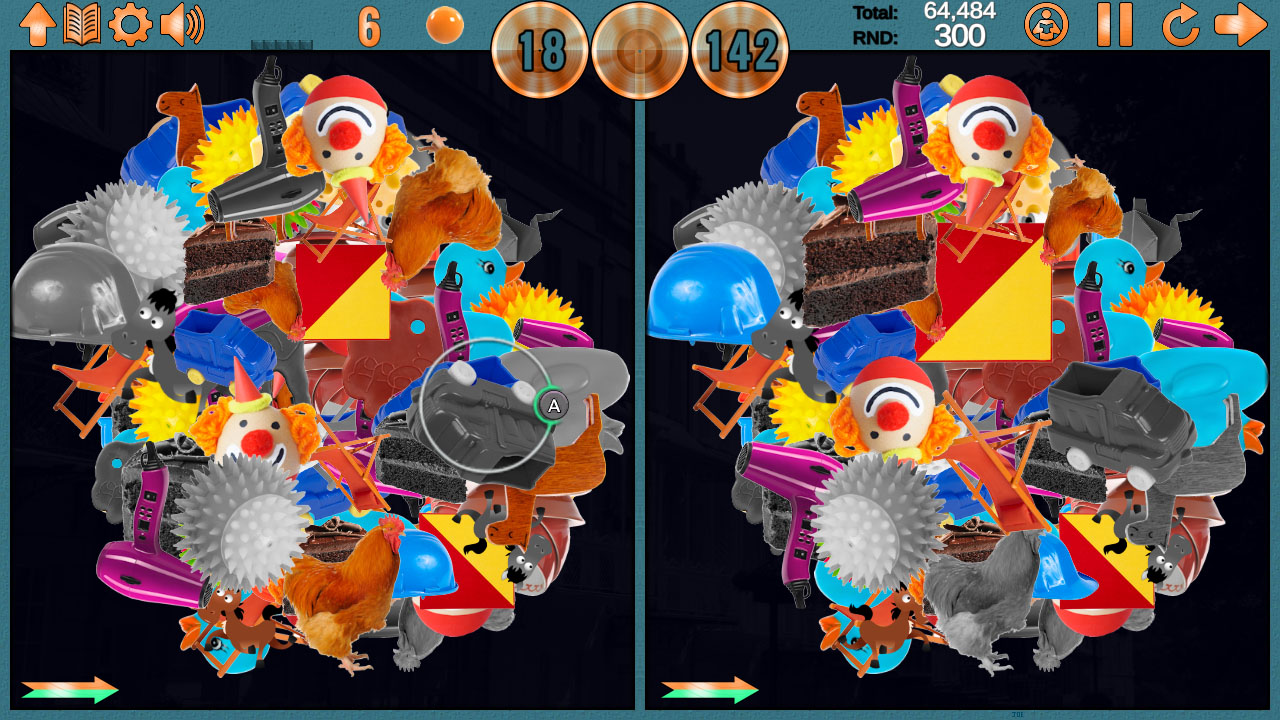The width and height of the screenshot is (1280, 720).
Task: Click the restart round arrow icon
Action: pos(1179,22)
